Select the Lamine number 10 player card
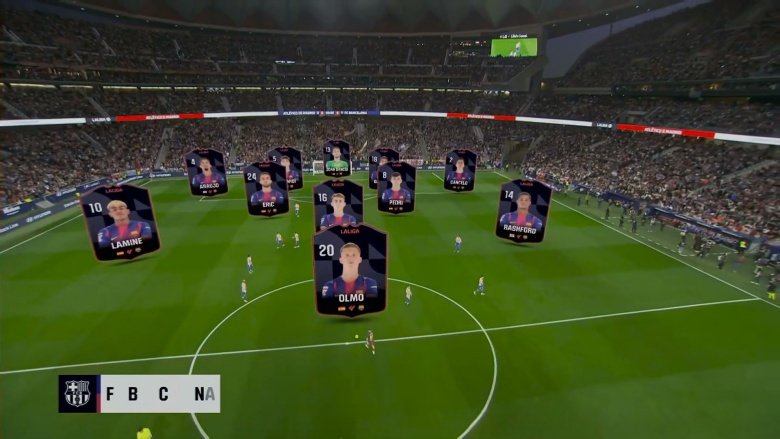Screen dimensions: 780x439 [120, 222]
